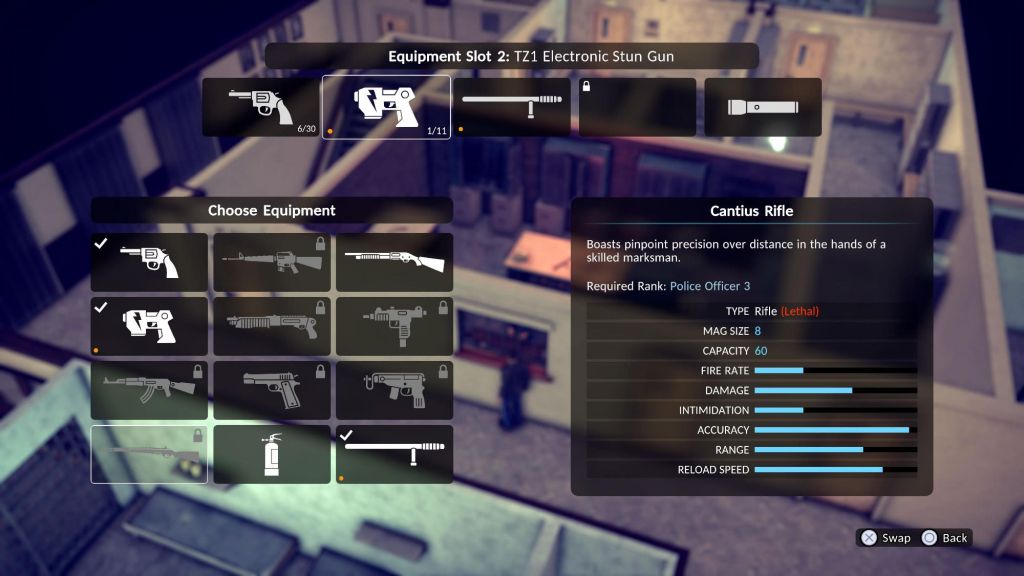Choose the locked M16-style assault rifle

point(271,262)
